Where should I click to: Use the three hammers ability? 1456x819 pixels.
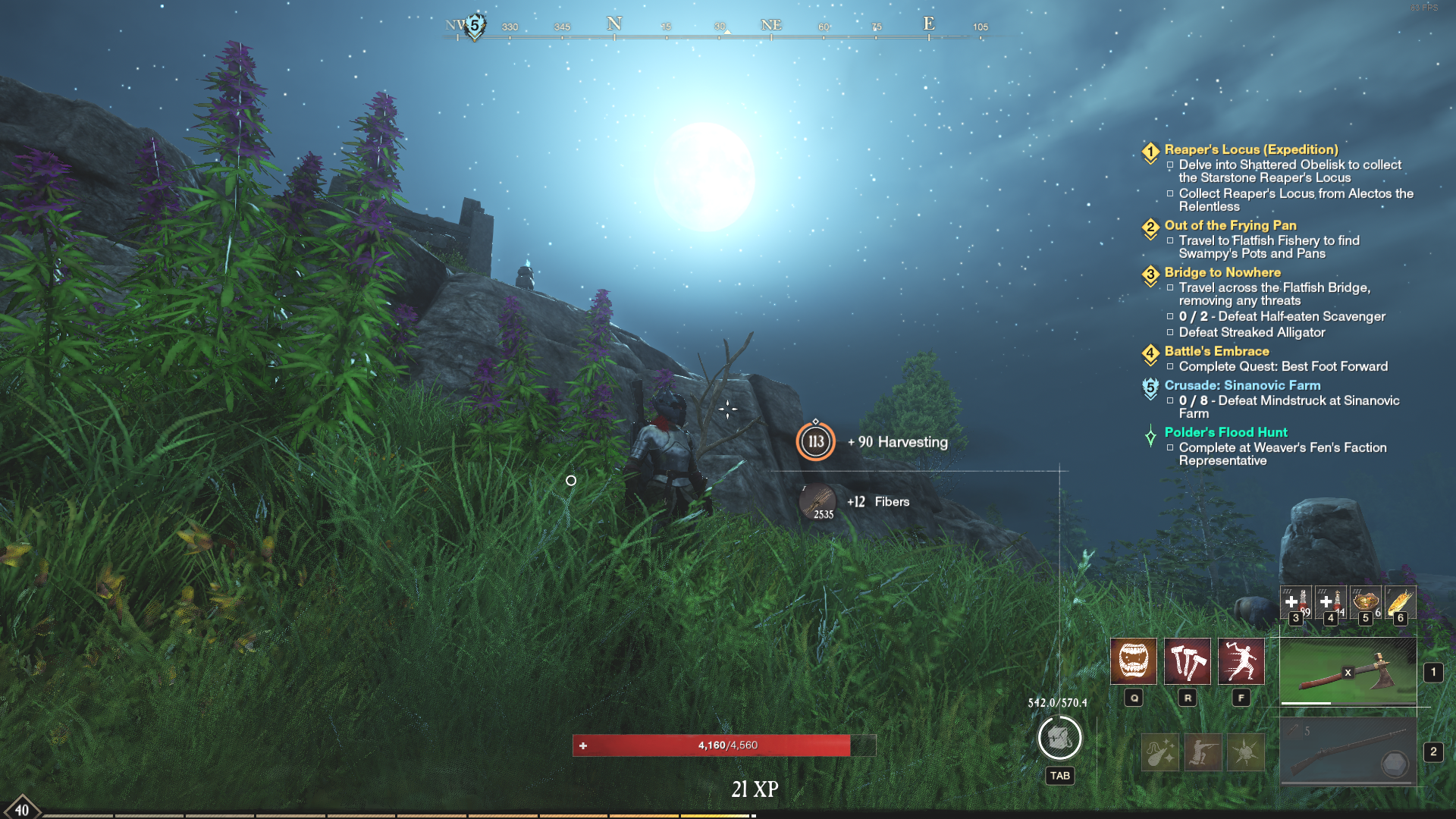point(1187,661)
